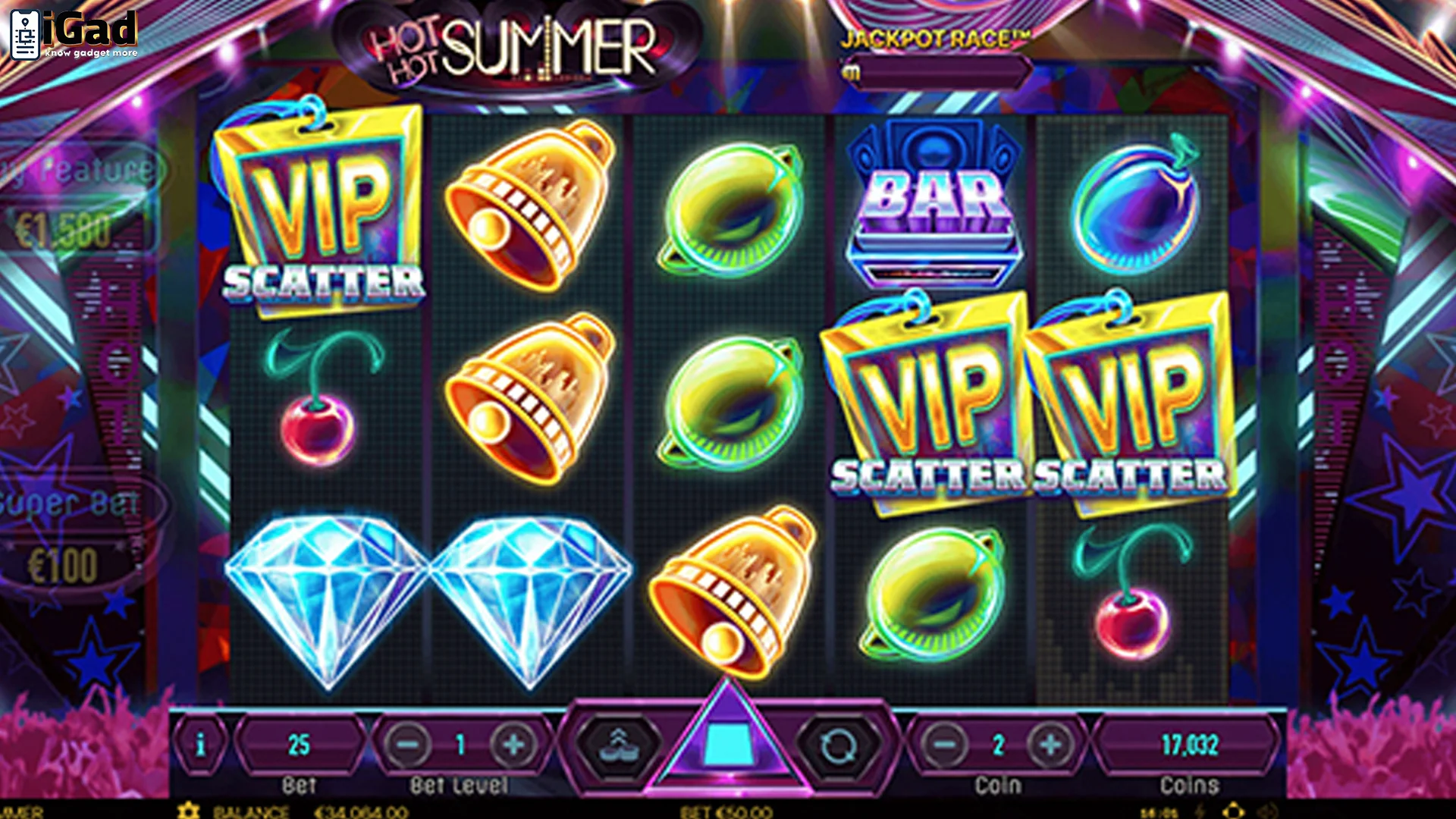Start autoplay with the stacked-coins icon

click(x=620, y=745)
